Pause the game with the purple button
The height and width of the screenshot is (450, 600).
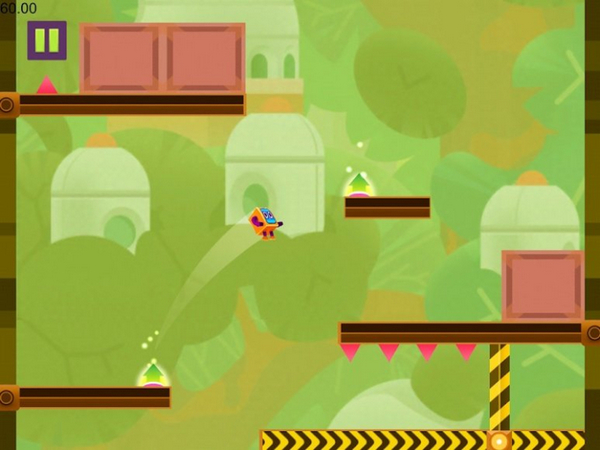[46, 40]
